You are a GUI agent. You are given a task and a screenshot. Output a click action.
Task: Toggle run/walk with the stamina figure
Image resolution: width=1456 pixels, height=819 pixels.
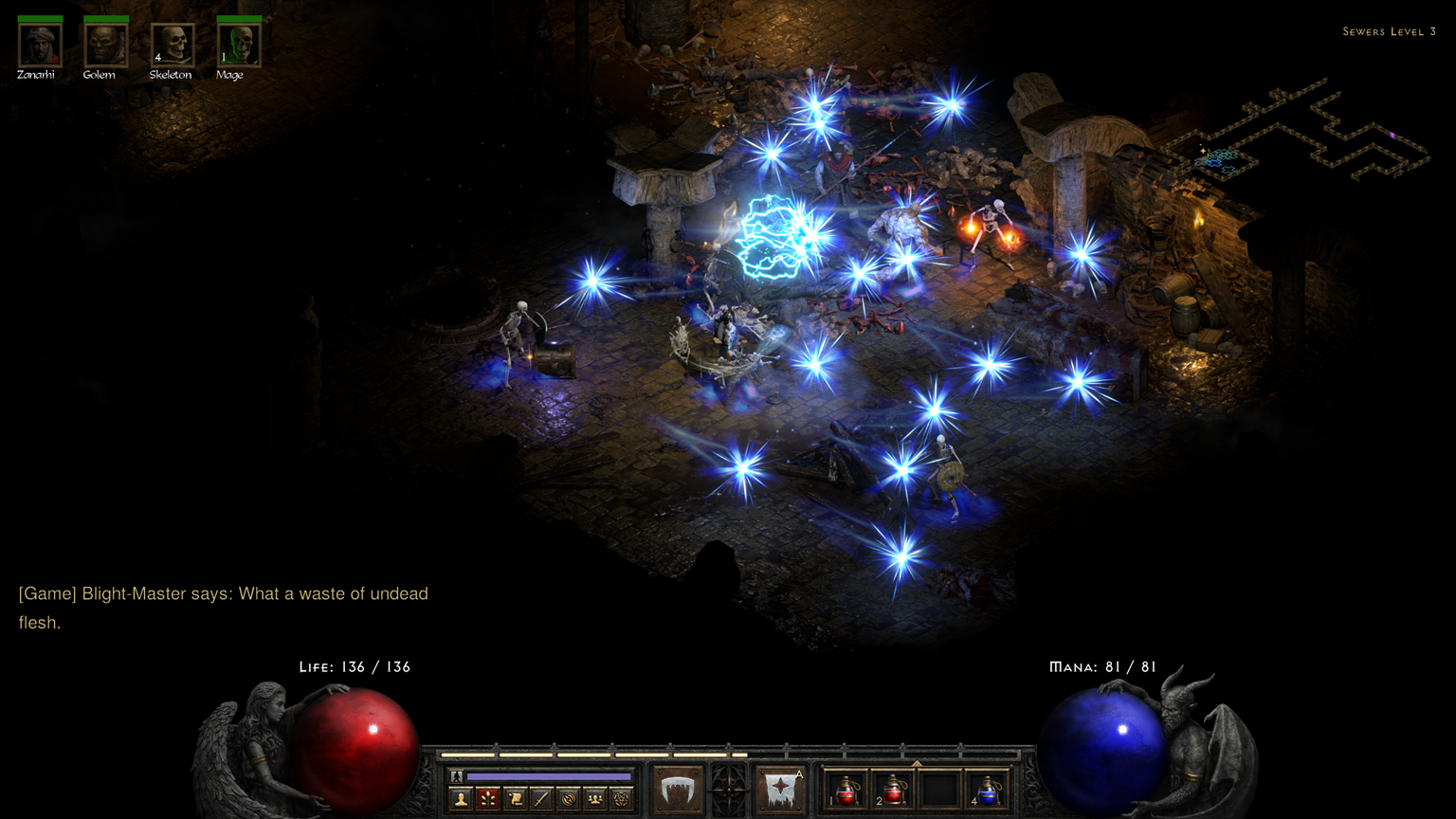pos(456,775)
